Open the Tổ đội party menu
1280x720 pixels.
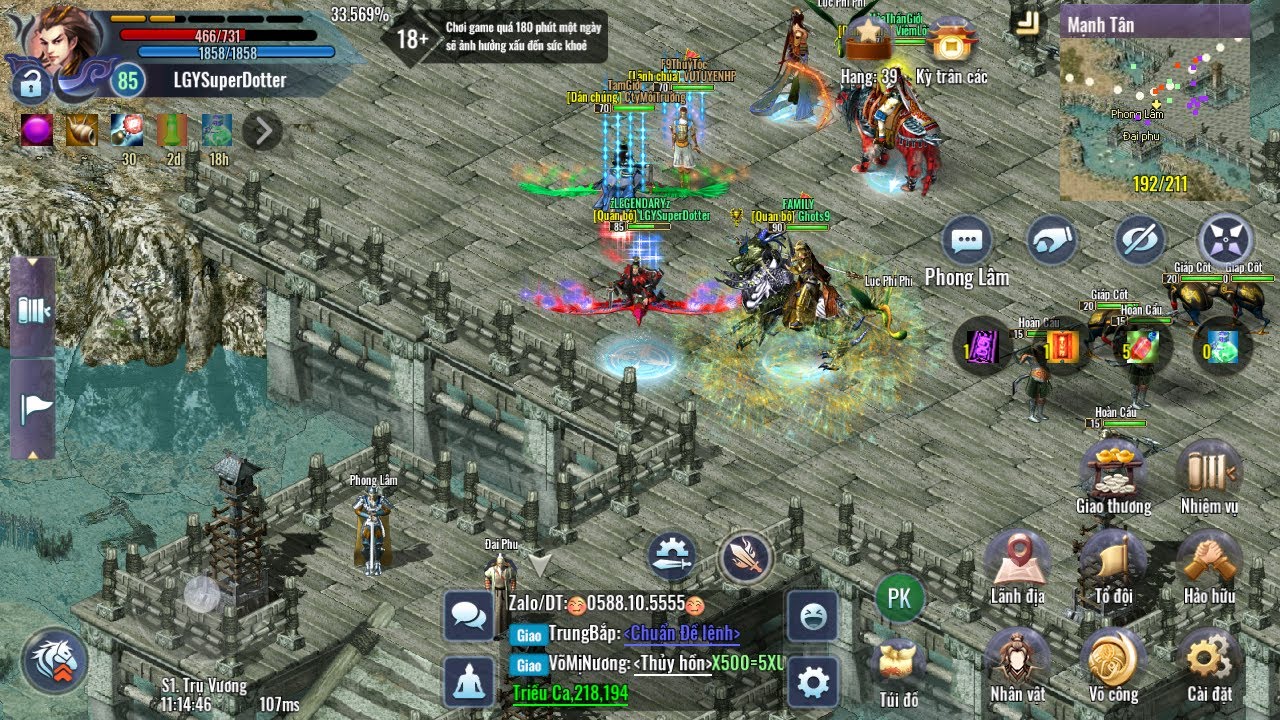coord(1112,562)
